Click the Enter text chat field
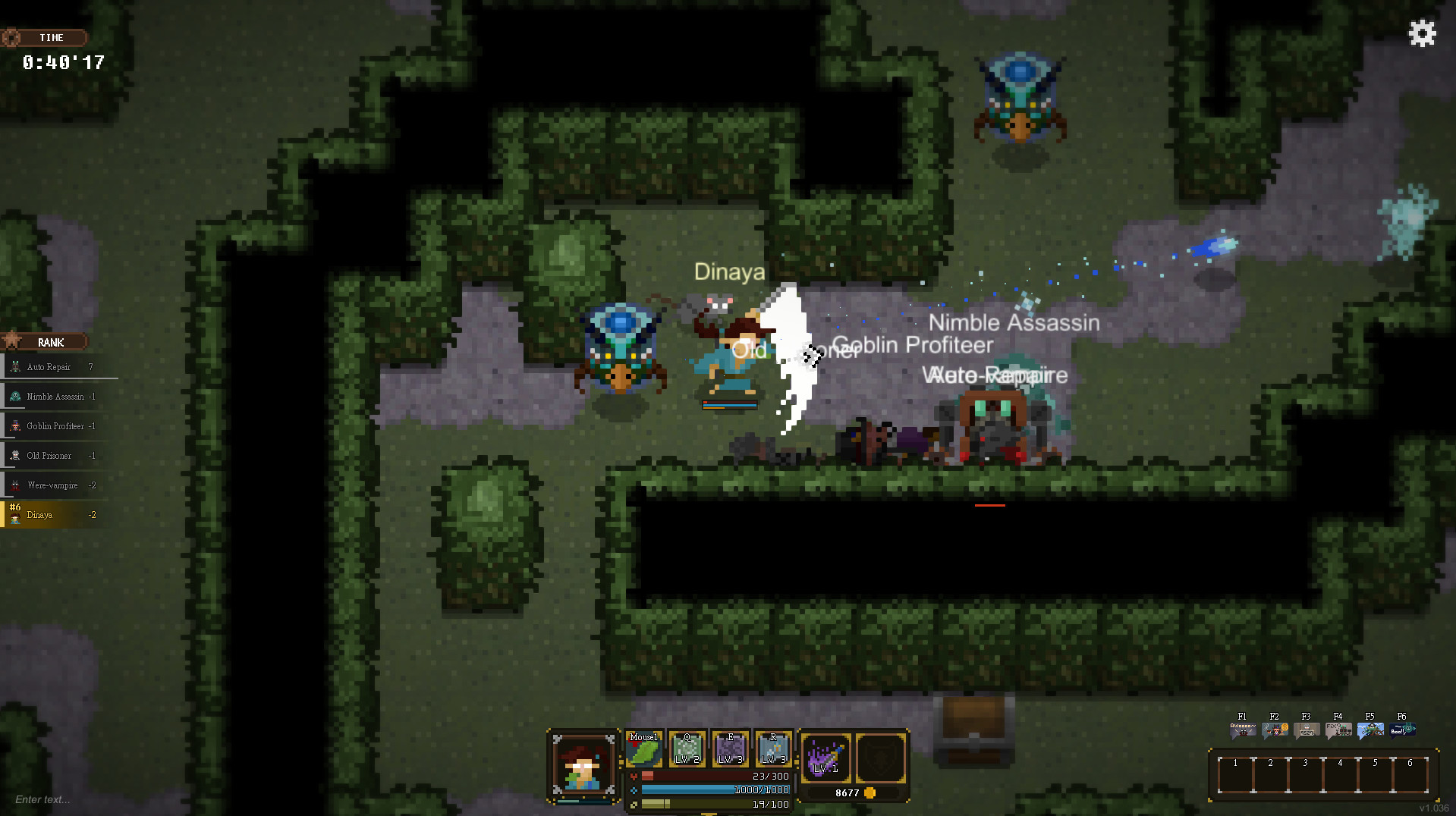Image resolution: width=1456 pixels, height=816 pixels. pos(42,800)
